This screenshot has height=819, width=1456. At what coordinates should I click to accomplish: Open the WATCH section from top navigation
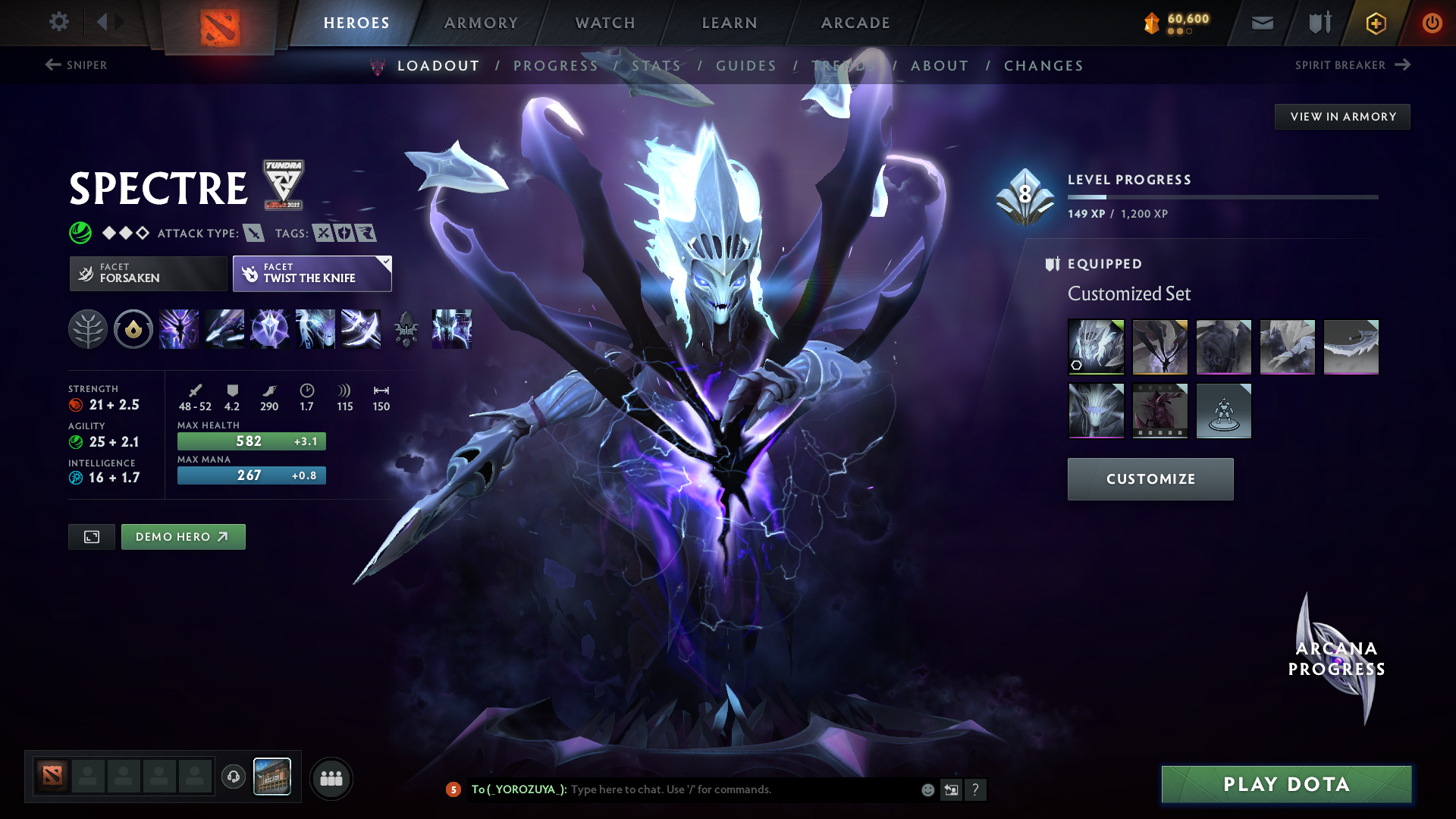pyautogui.click(x=604, y=23)
